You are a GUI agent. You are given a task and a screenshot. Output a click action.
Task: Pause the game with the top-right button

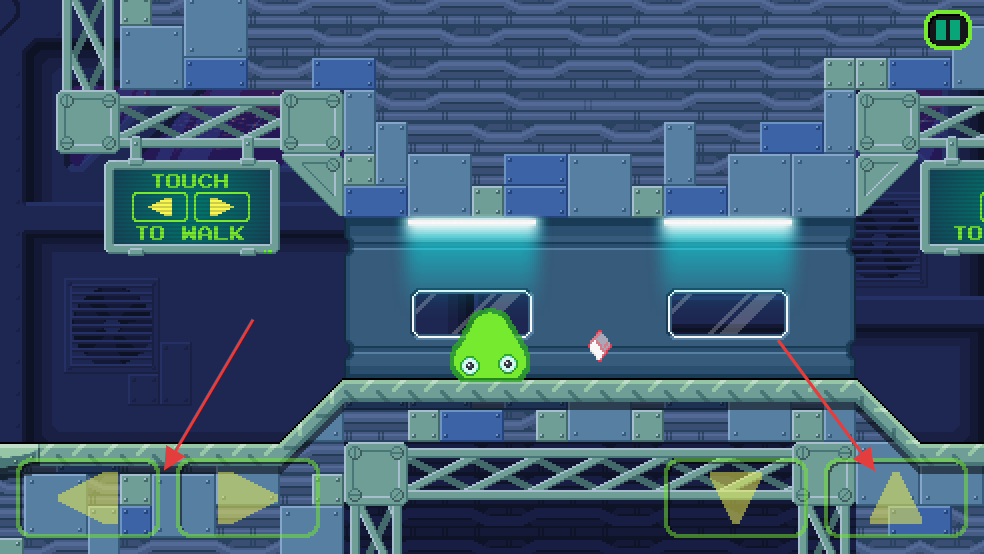(947, 29)
